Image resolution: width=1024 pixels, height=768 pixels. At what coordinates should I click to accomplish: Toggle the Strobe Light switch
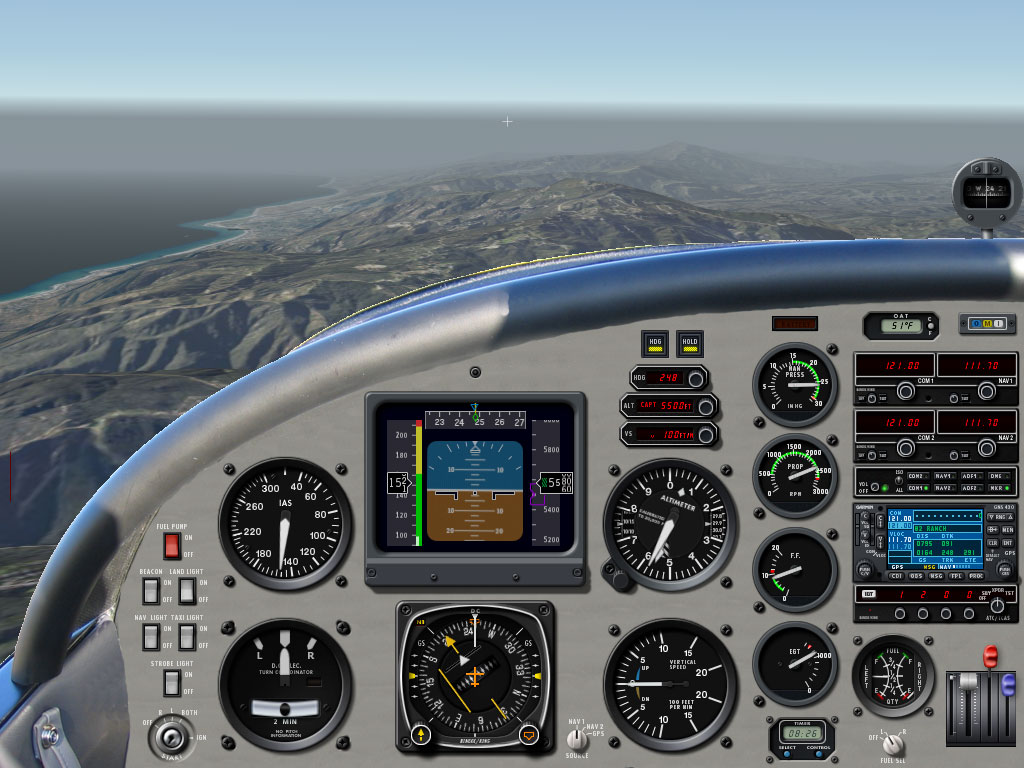click(x=171, y=683)
